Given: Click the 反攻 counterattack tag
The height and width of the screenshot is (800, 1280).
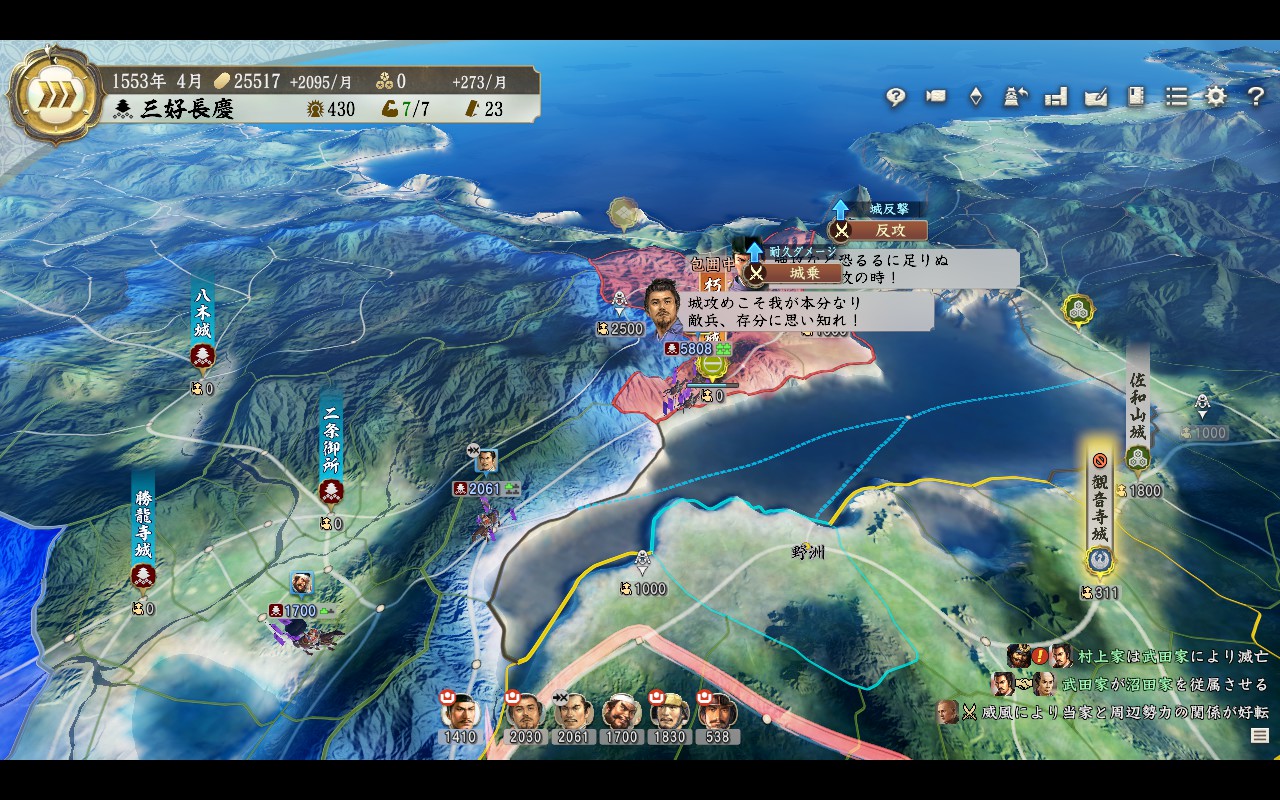Looking at the screenshot, I should click(x=886, y=230).
